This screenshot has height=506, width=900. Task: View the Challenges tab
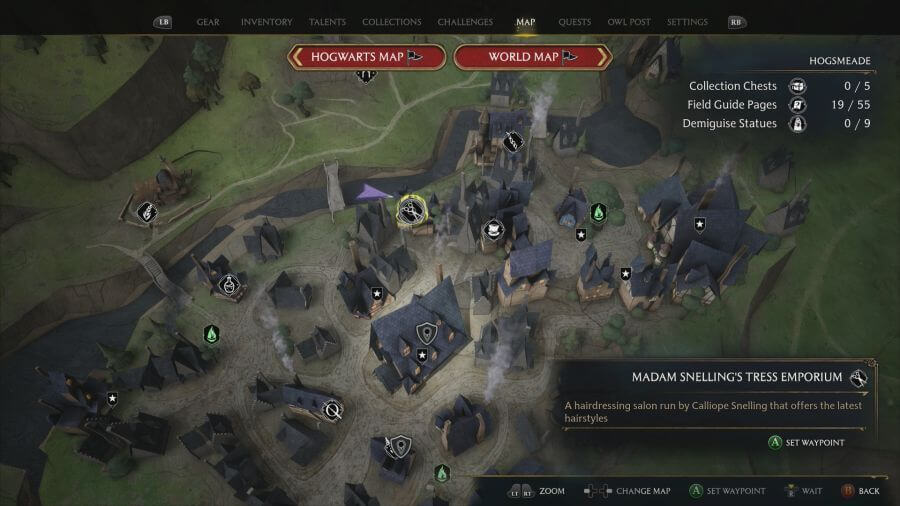click(465, 22)
